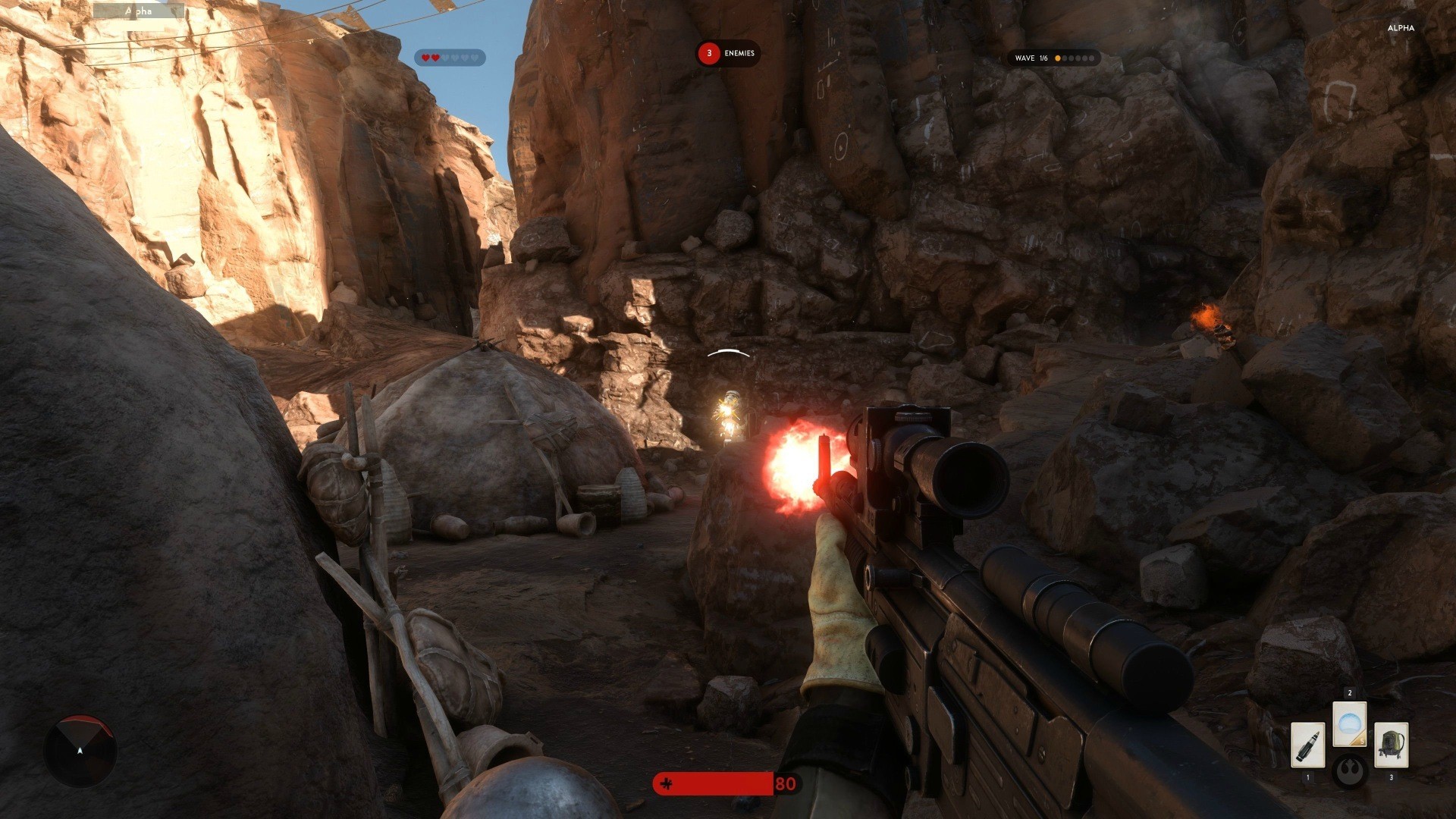Screen dimensions: 1456x819
Task: Click the number 80 health value
Action: (787, 783)
